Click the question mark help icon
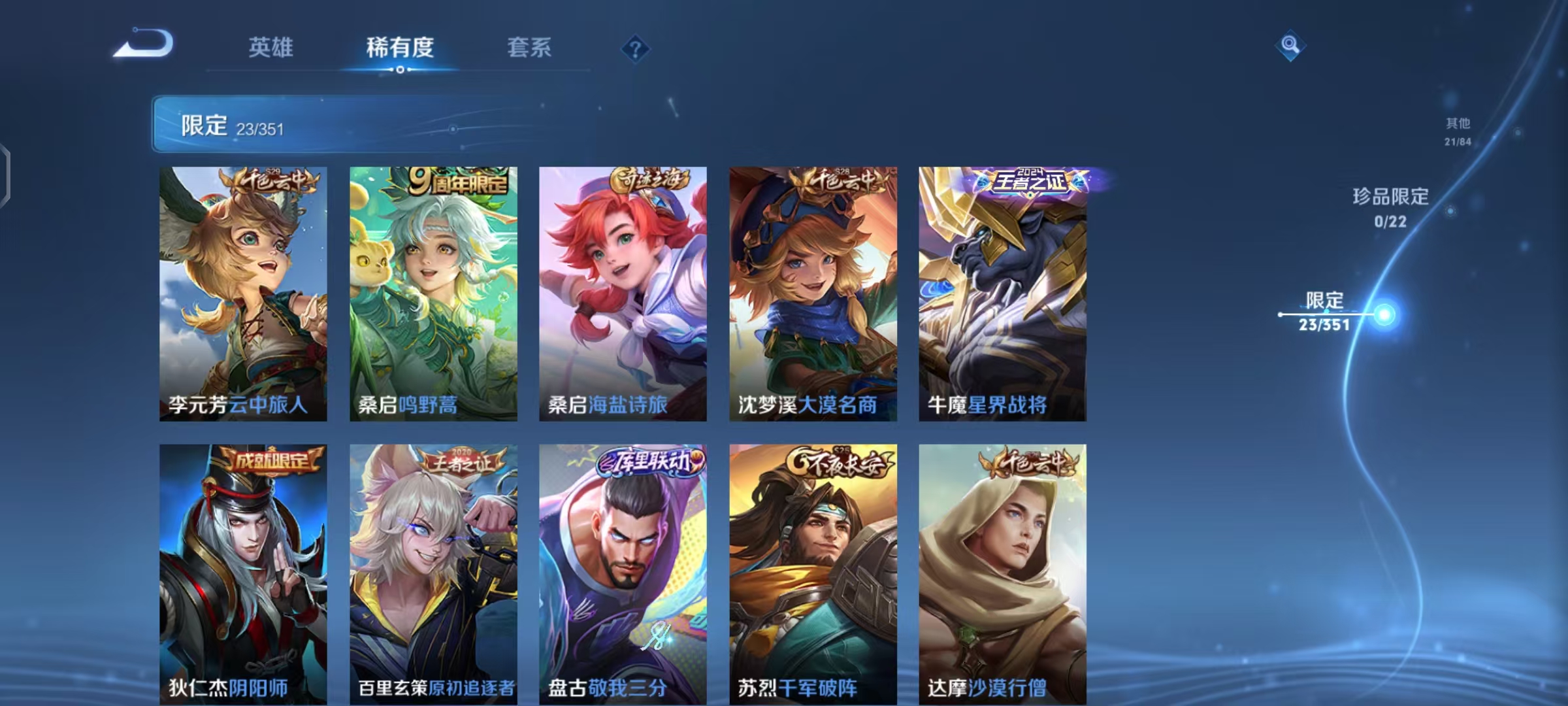The width and height of the screenshot is (1568, 706). [636, 48]
